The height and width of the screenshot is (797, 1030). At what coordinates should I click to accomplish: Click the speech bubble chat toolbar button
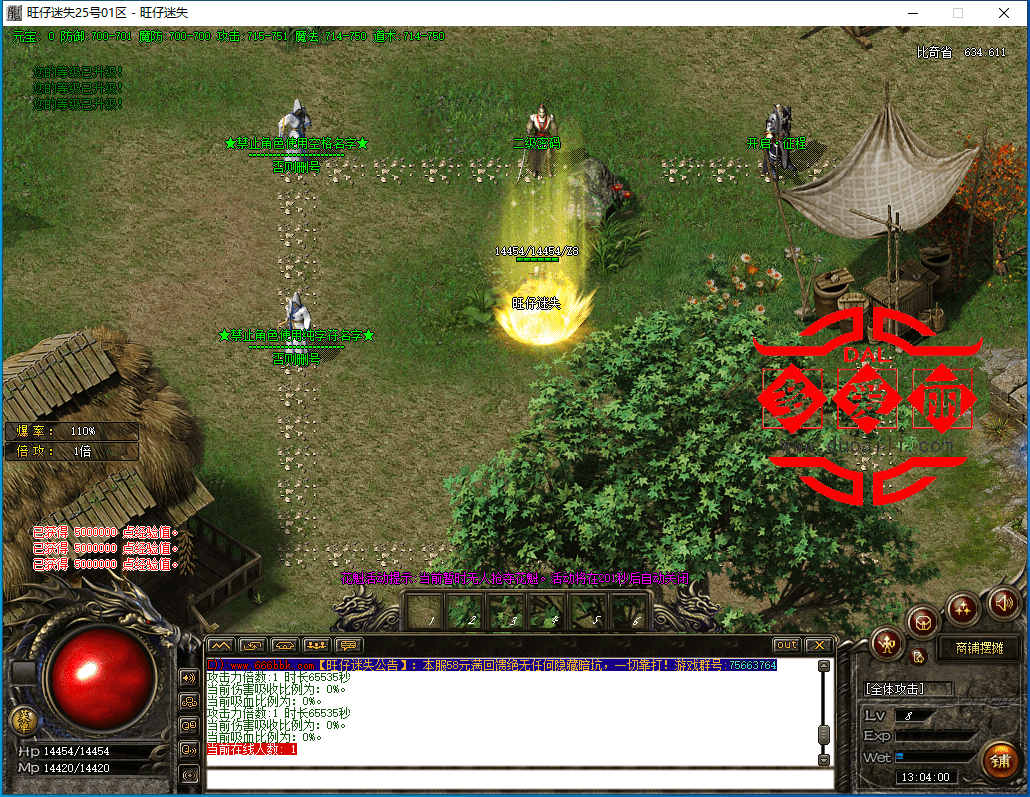tap(349, 645)
